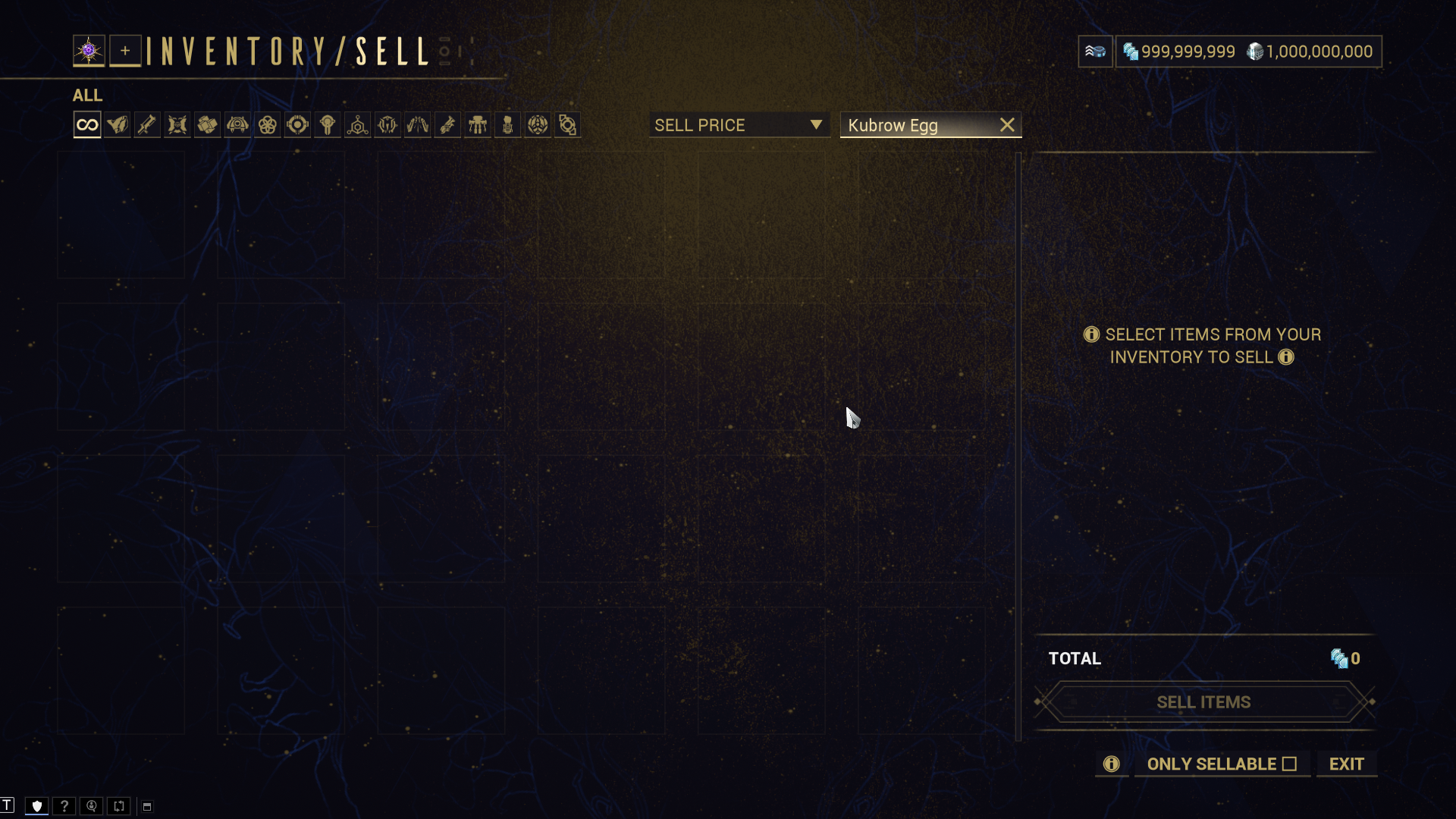
Task: Show the five-ring flower category tab
Action: pyautogui.click(x=268, y=125)
